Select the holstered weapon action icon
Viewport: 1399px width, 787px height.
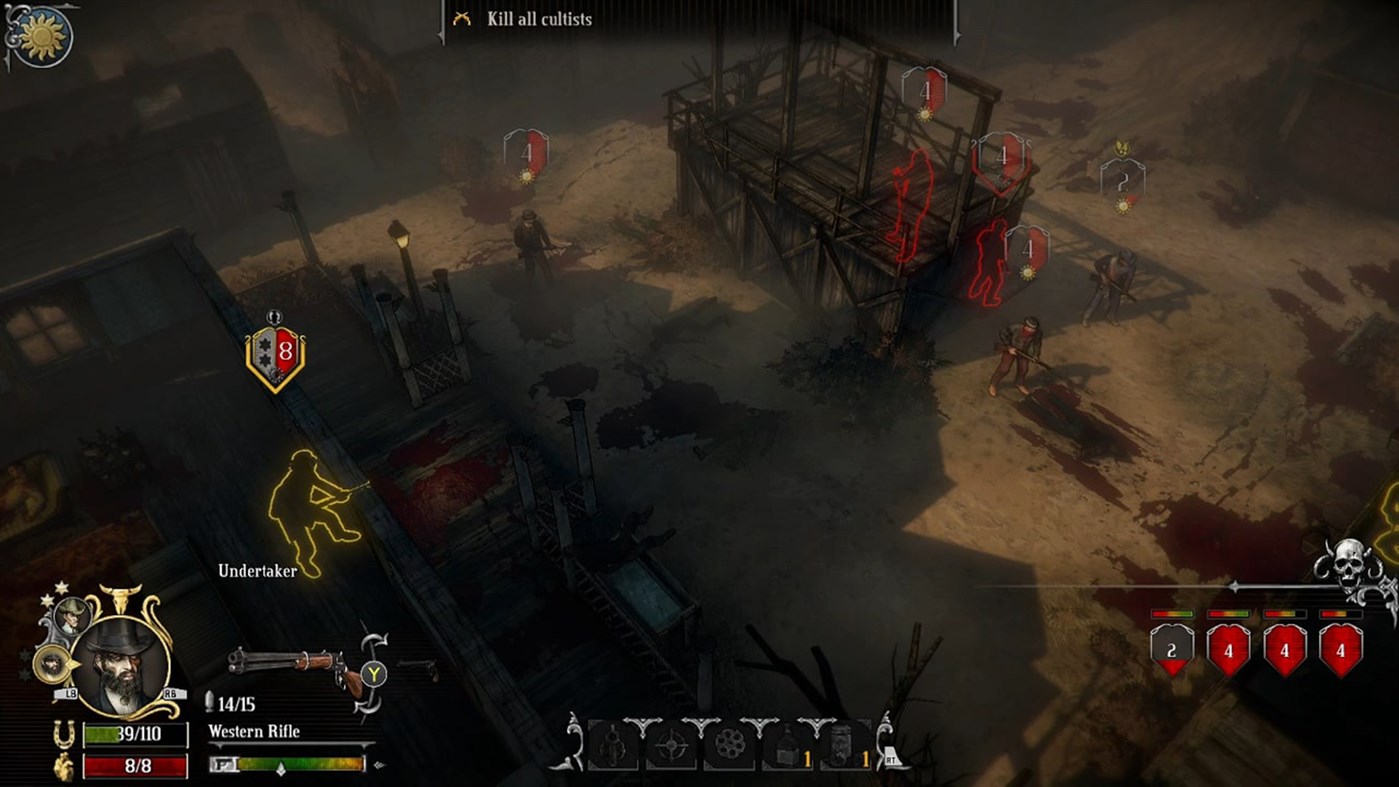[x=612, y=745]
